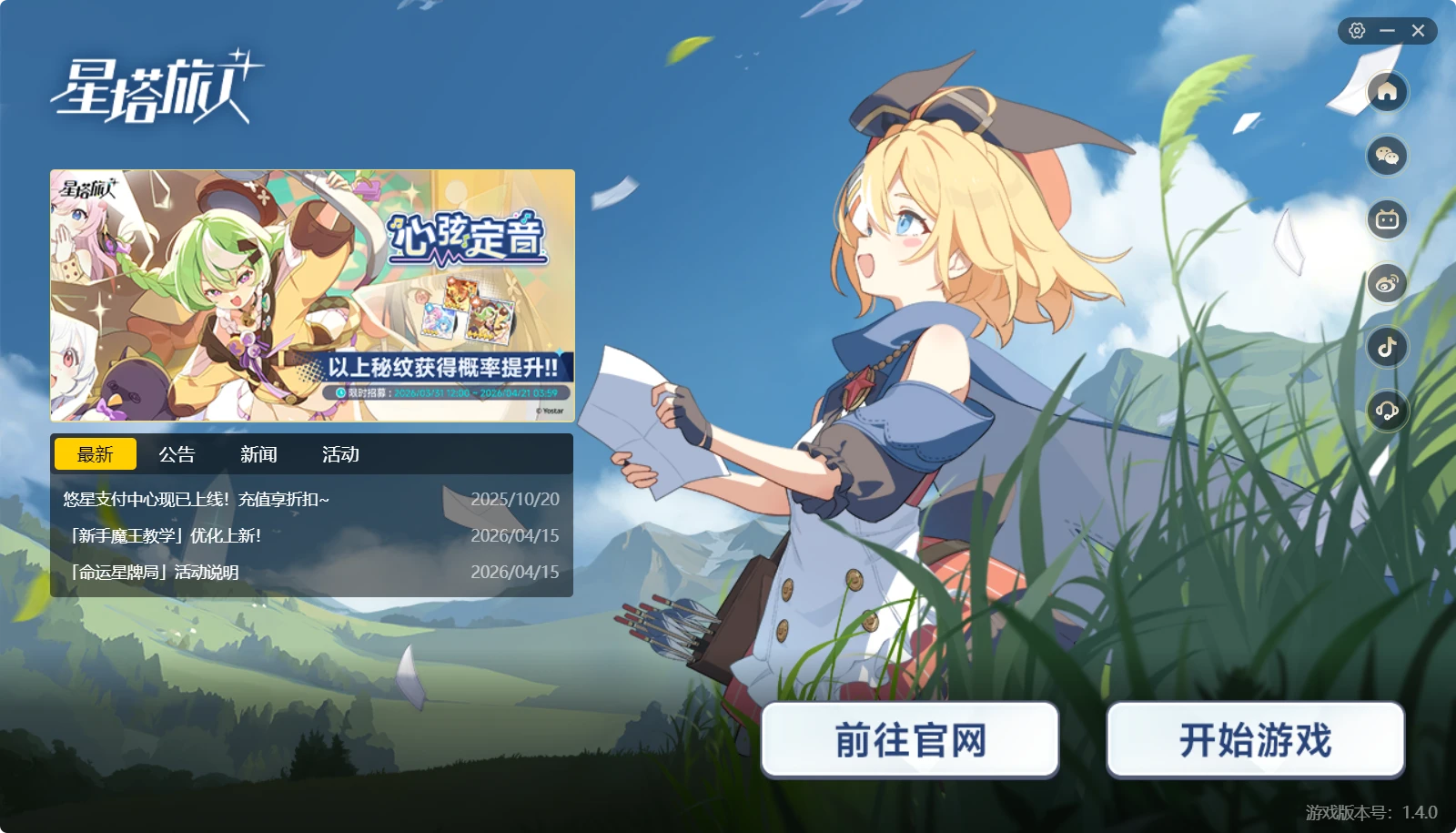Open the launcher home page icon
The width and height of the screenshot is (1456, 833).
pos(1388,91)
